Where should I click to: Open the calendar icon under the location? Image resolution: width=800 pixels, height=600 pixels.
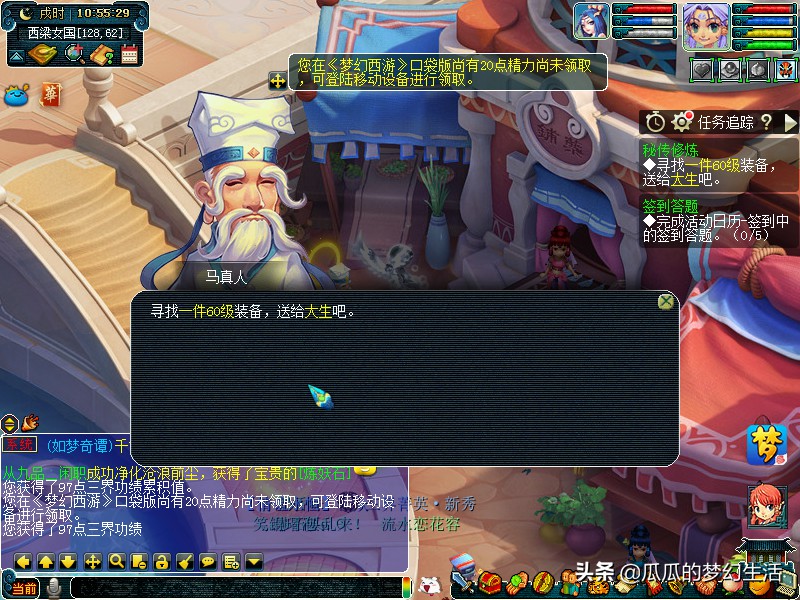pyautogui.click(x=129, y=55)
